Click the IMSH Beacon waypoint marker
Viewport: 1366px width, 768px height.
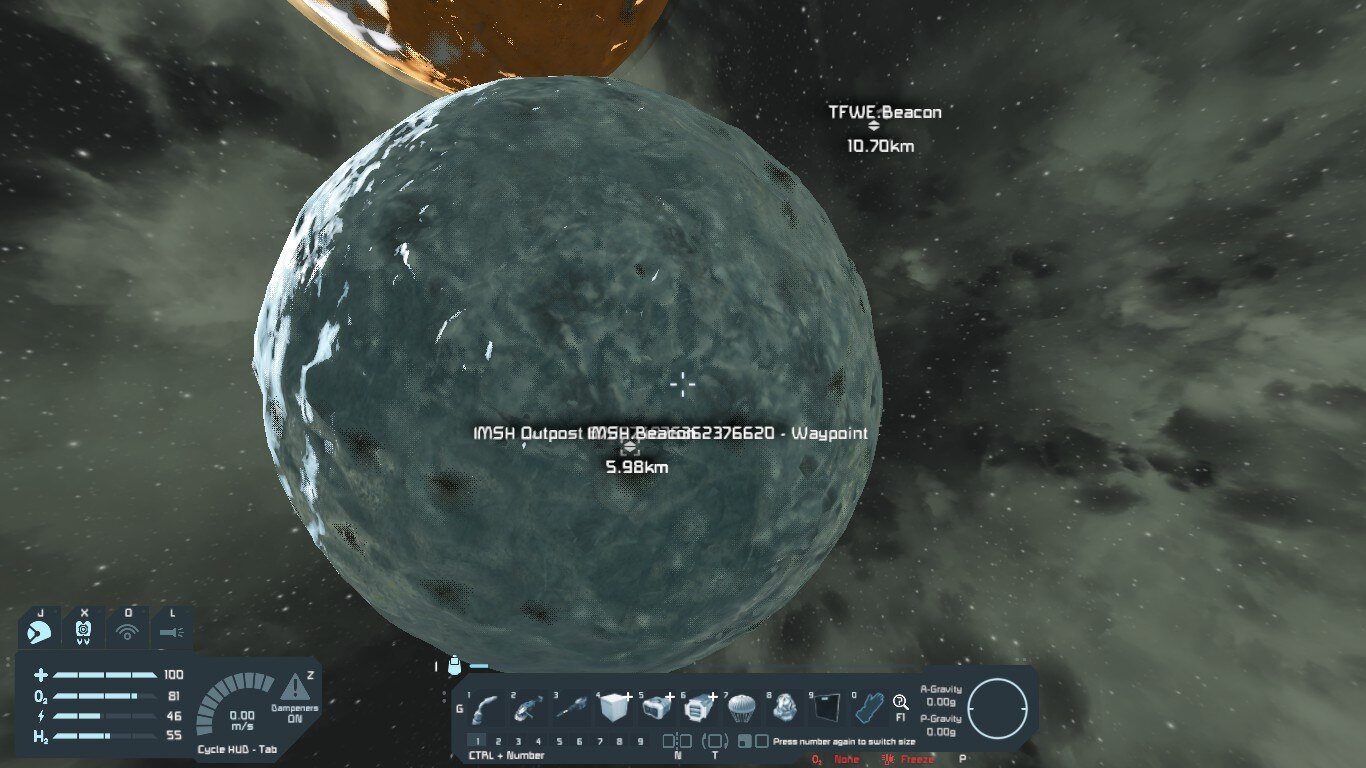coord(629,449)
